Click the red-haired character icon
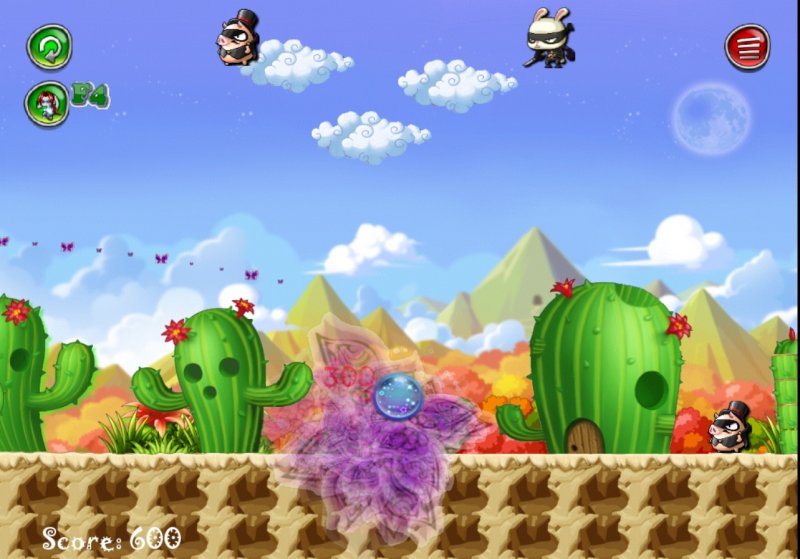The height and width of the screenshot is (559, 800). (x=48, y=102)
